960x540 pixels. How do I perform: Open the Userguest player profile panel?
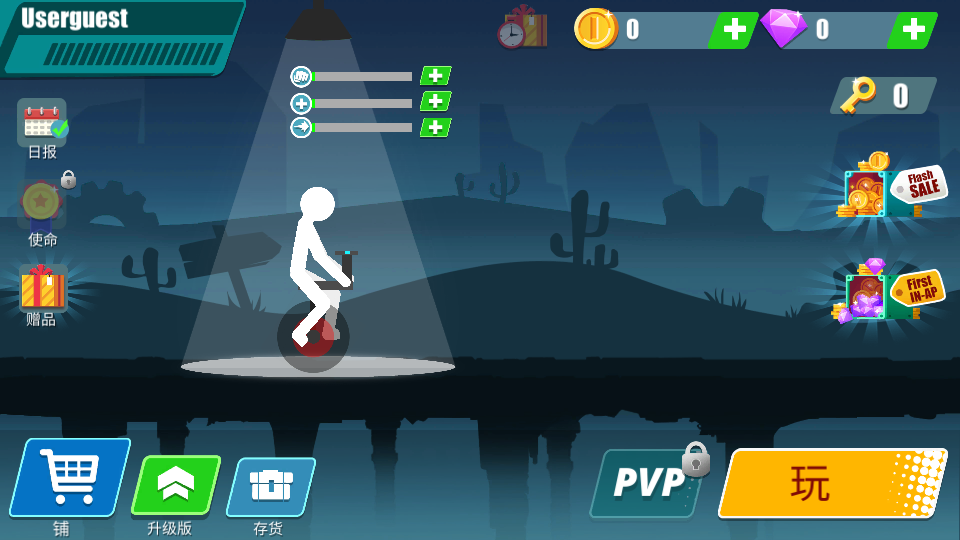[x=120, y=36]
